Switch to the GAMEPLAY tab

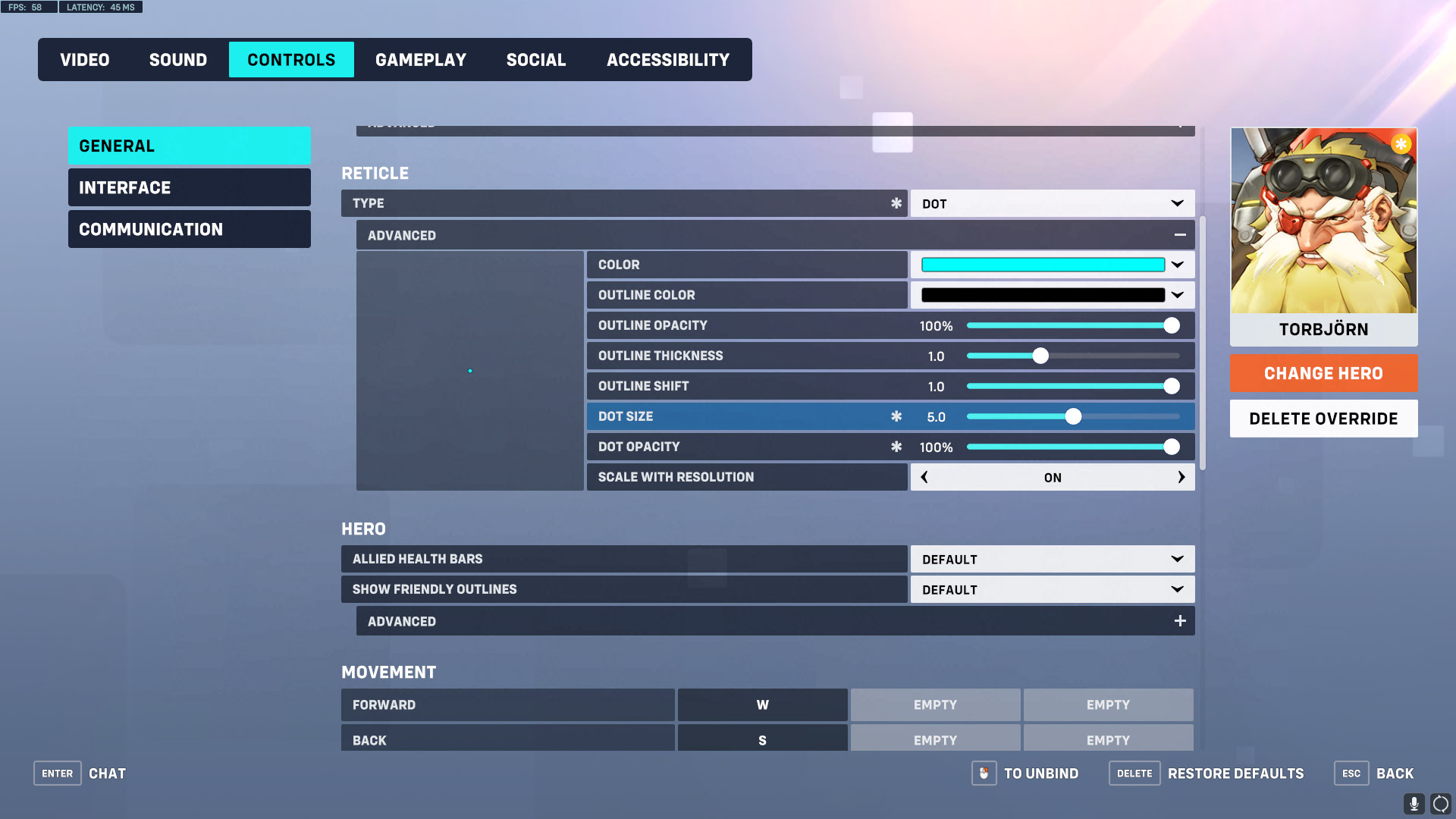pos(421,59)
